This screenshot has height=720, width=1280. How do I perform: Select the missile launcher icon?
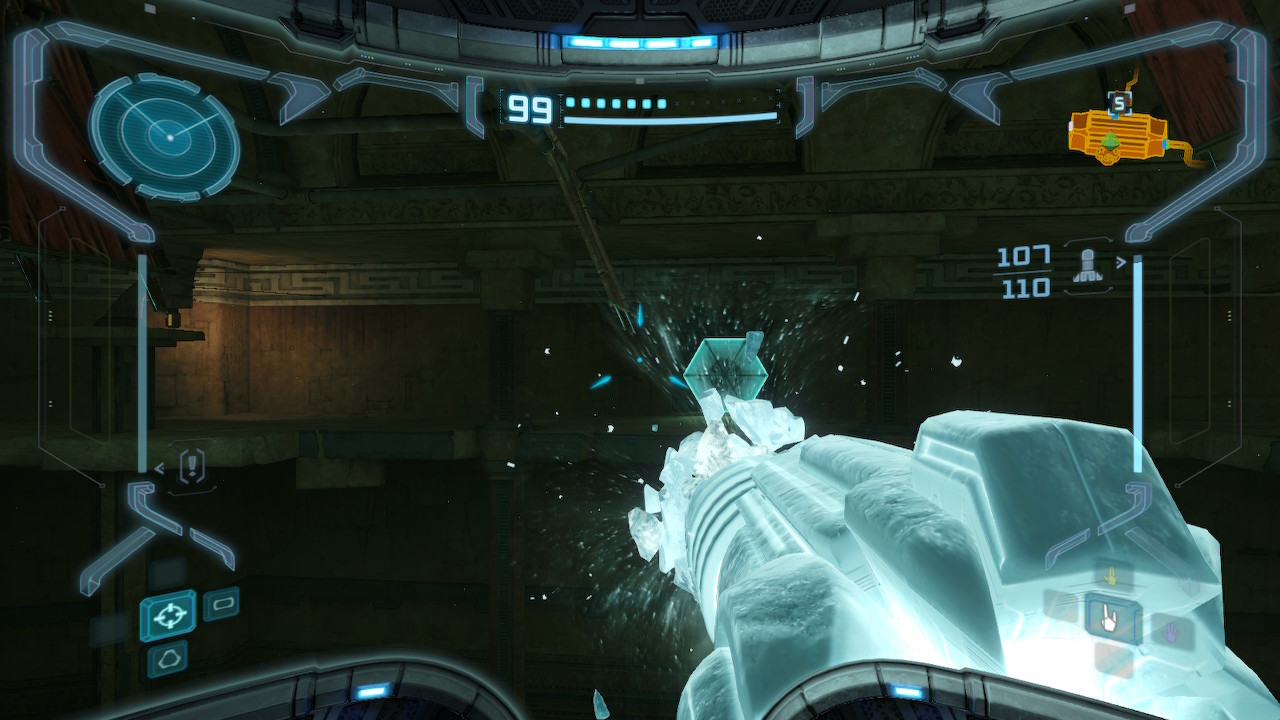(1085, 265)
